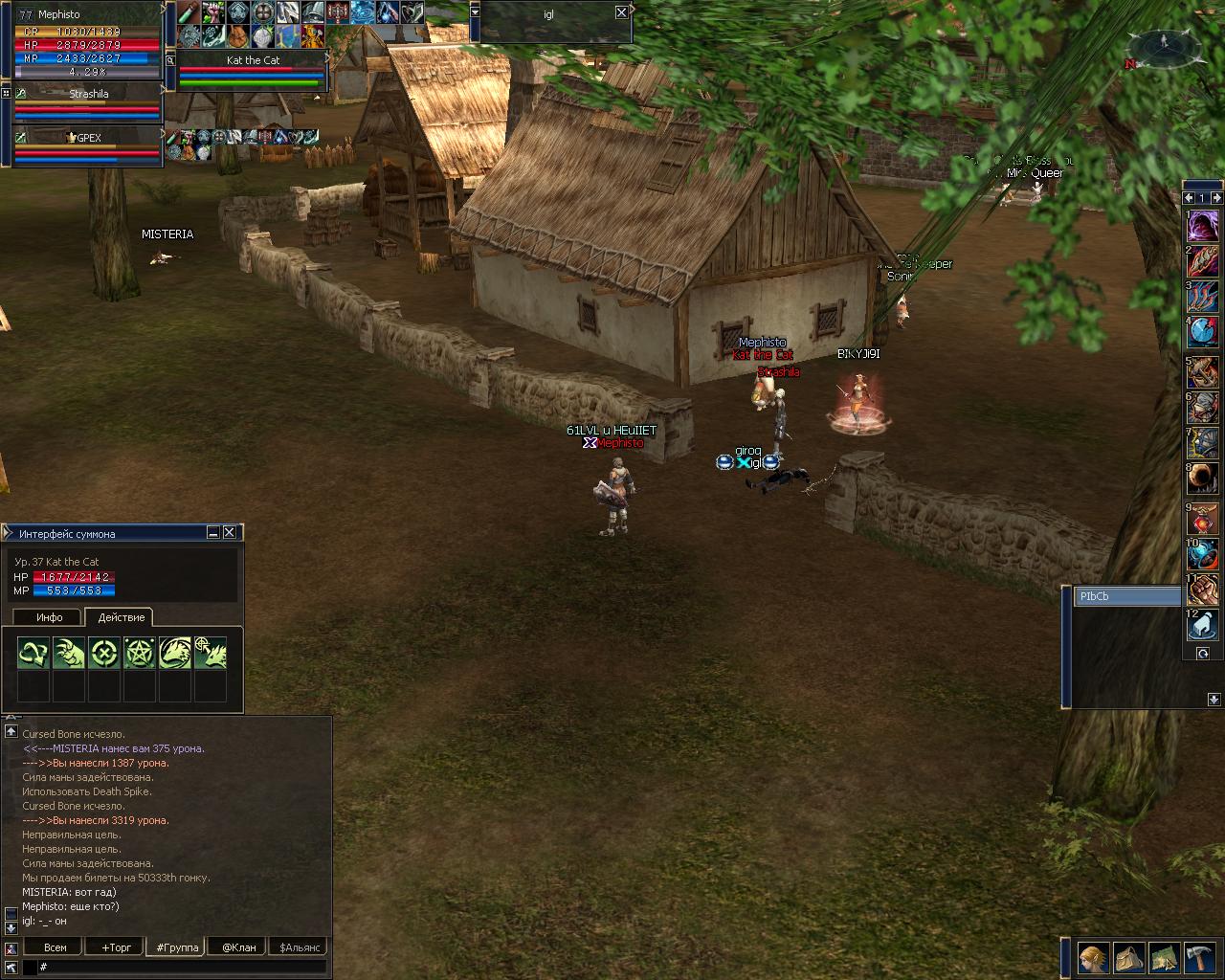Trigger the summon's claw attack action

tap(69, 653)
